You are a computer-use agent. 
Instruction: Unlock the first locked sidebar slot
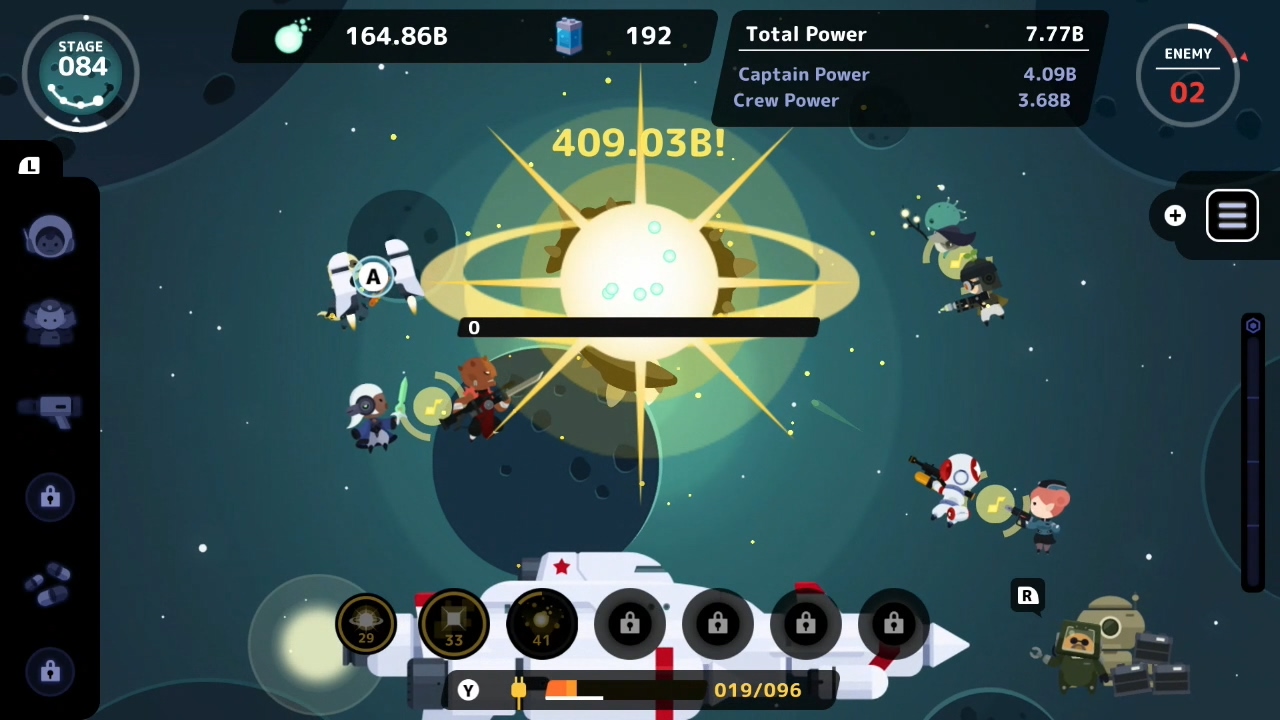(50, 497)
